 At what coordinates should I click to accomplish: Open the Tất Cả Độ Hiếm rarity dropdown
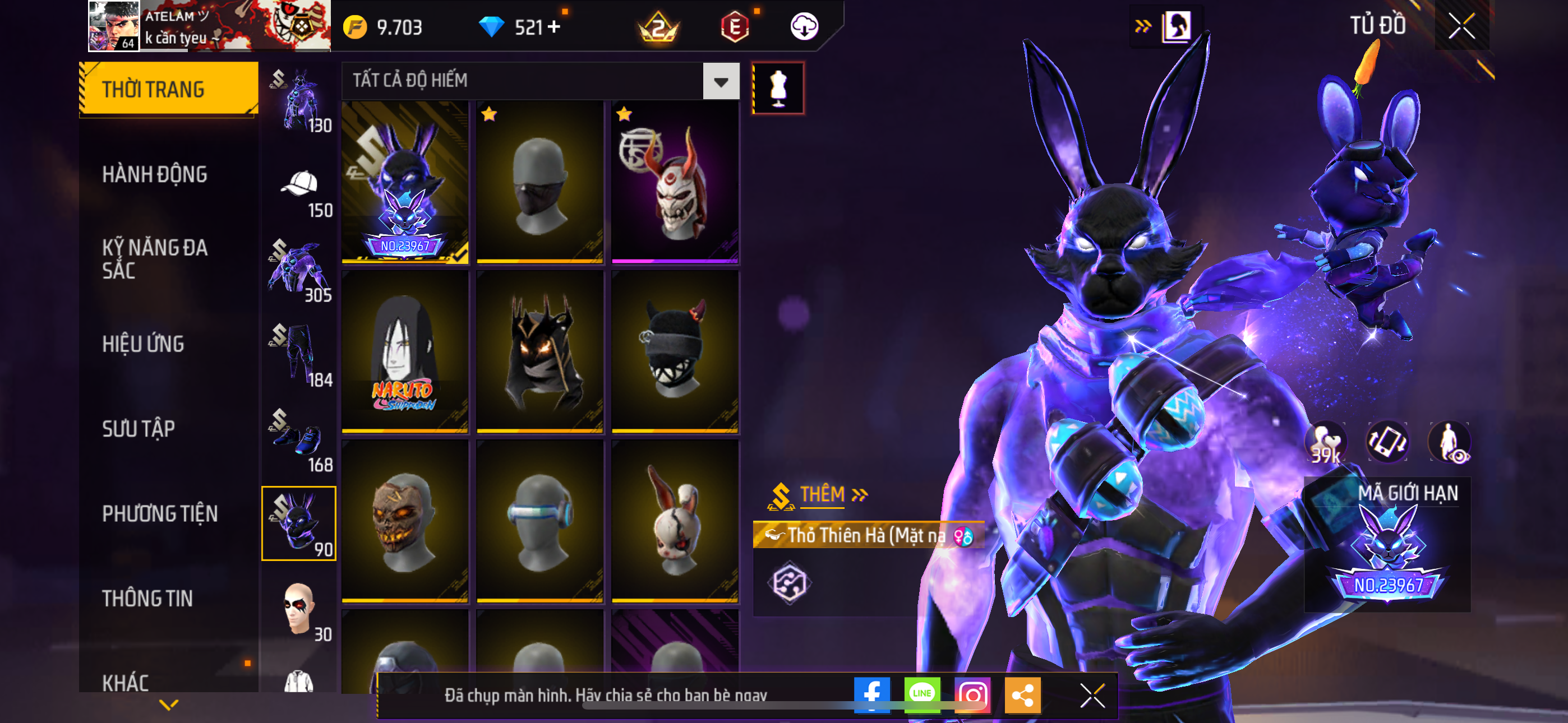point(721,81)
